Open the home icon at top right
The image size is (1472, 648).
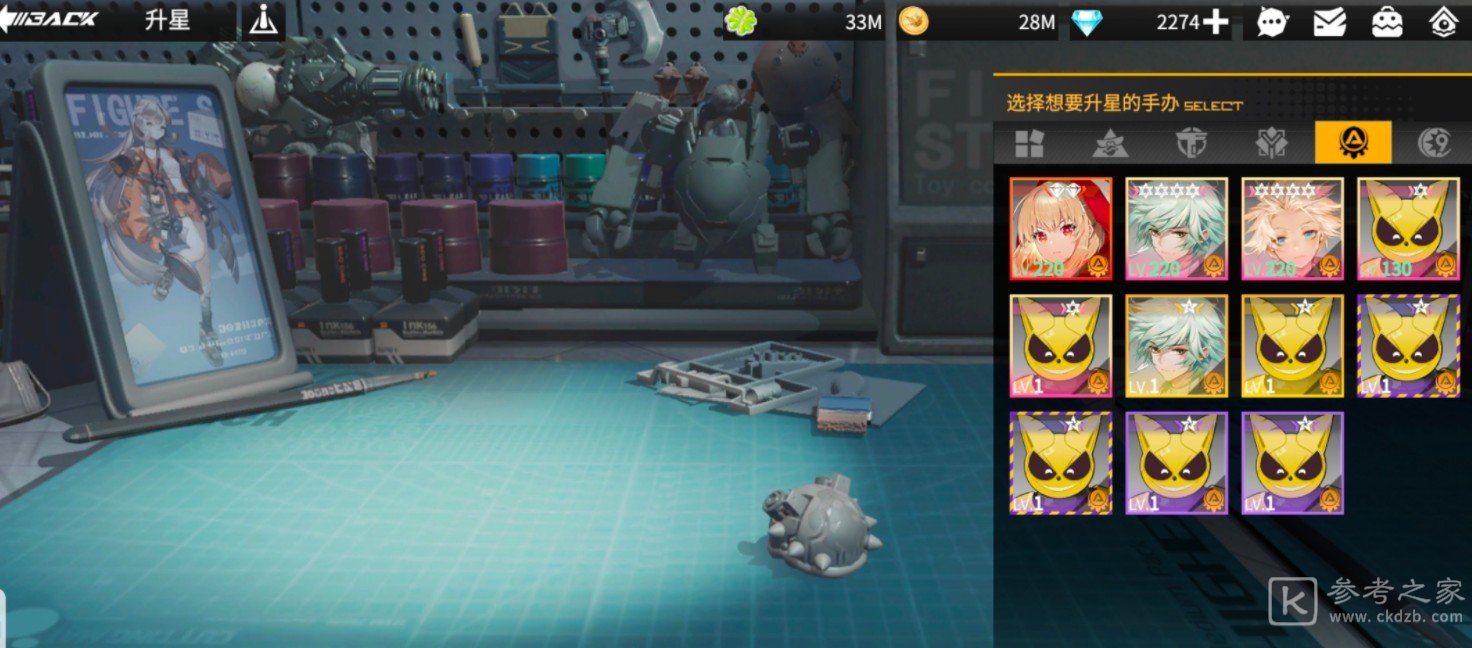tap(1442, 22)
